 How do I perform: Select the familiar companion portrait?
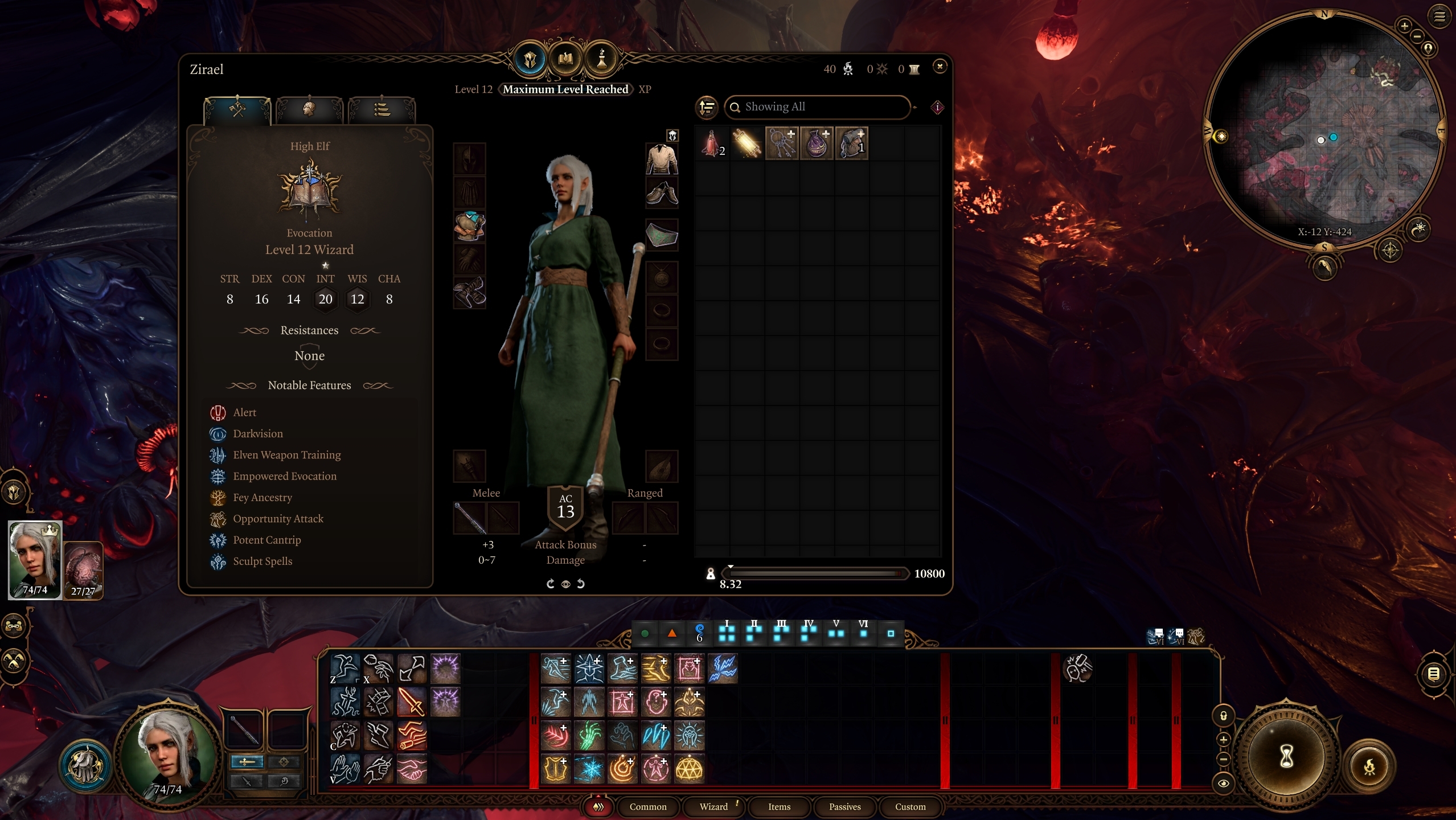(83, 570)
